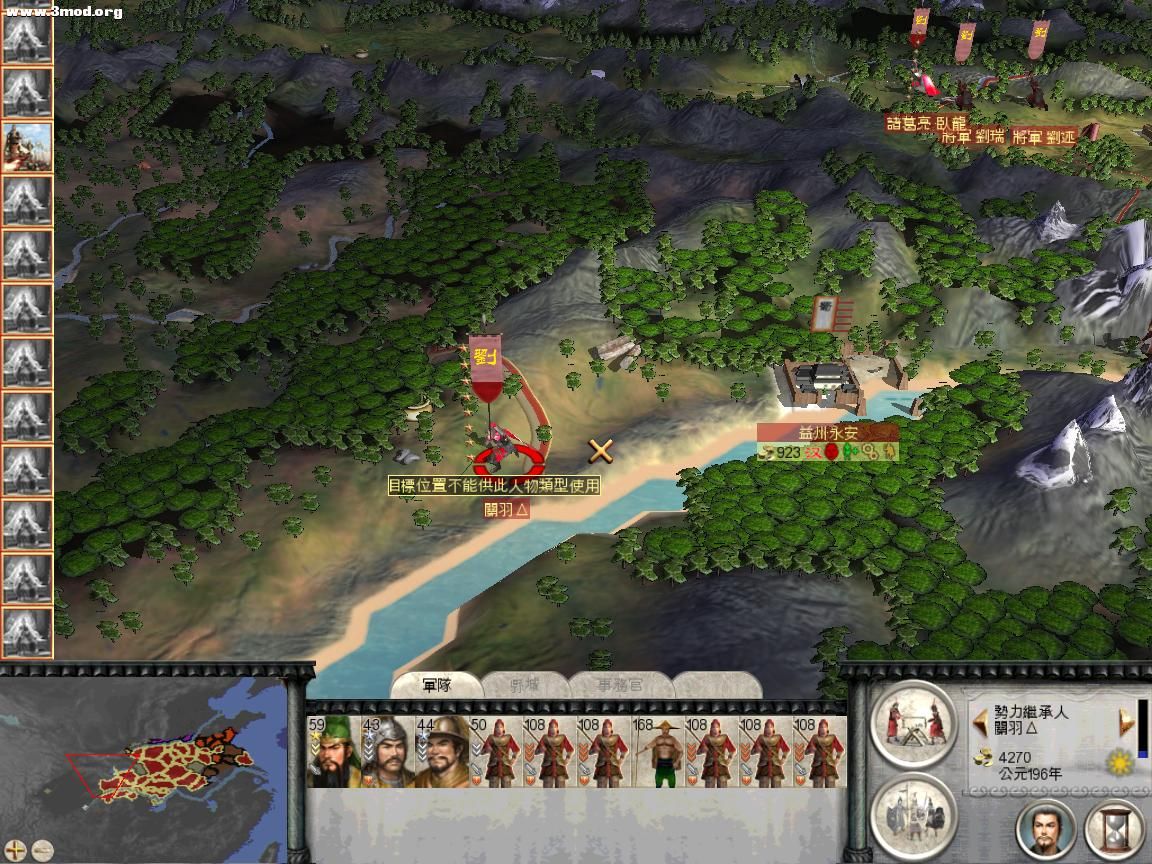Image resolution: width=1152 pixels, height=864 pixels.
Task: Open the 縣城 town tab
Action: [525, 686]
